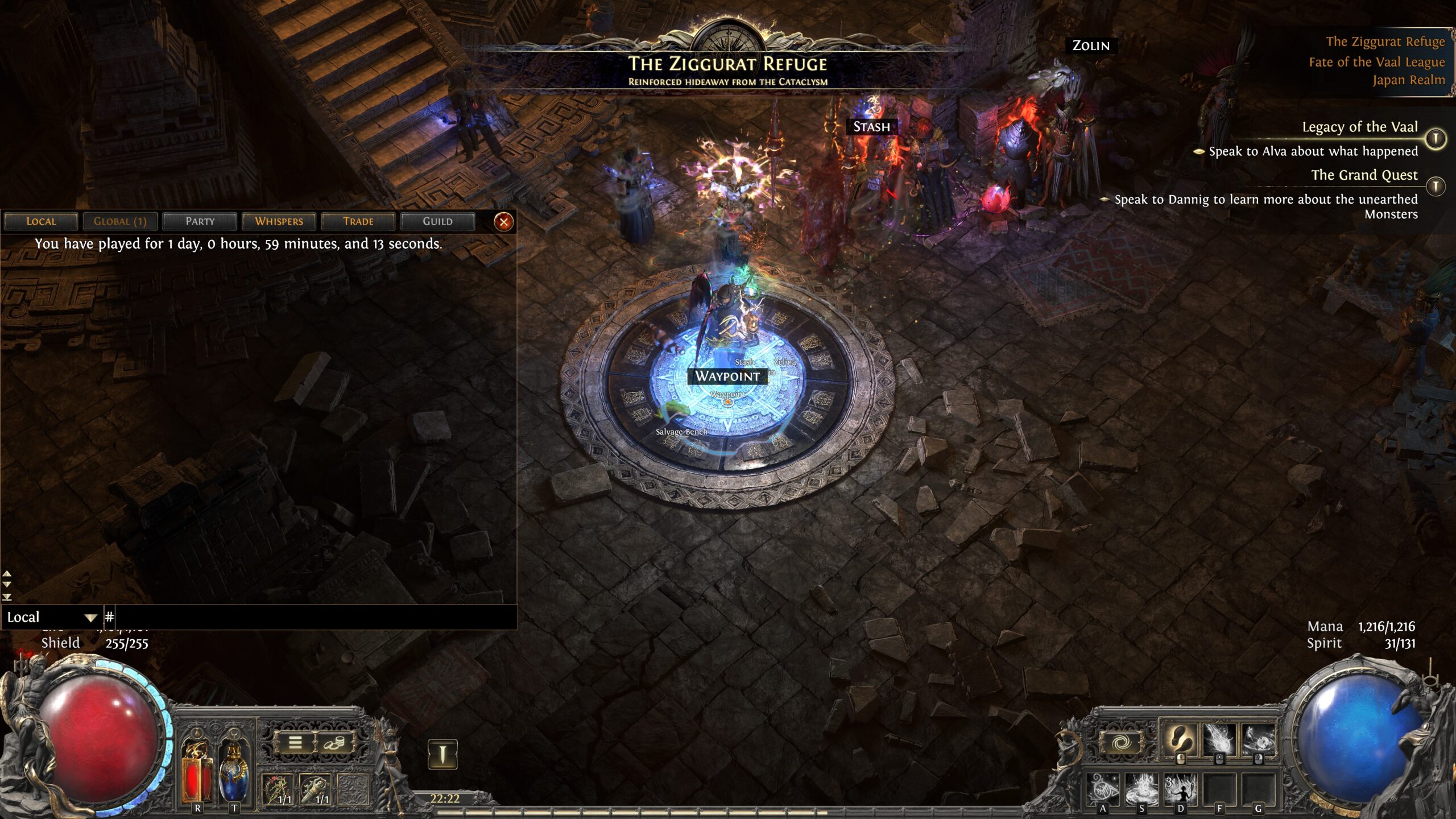Activate the swirling portal button
This screenshot has height=819, width=1456.
[x=1120, y=743]
